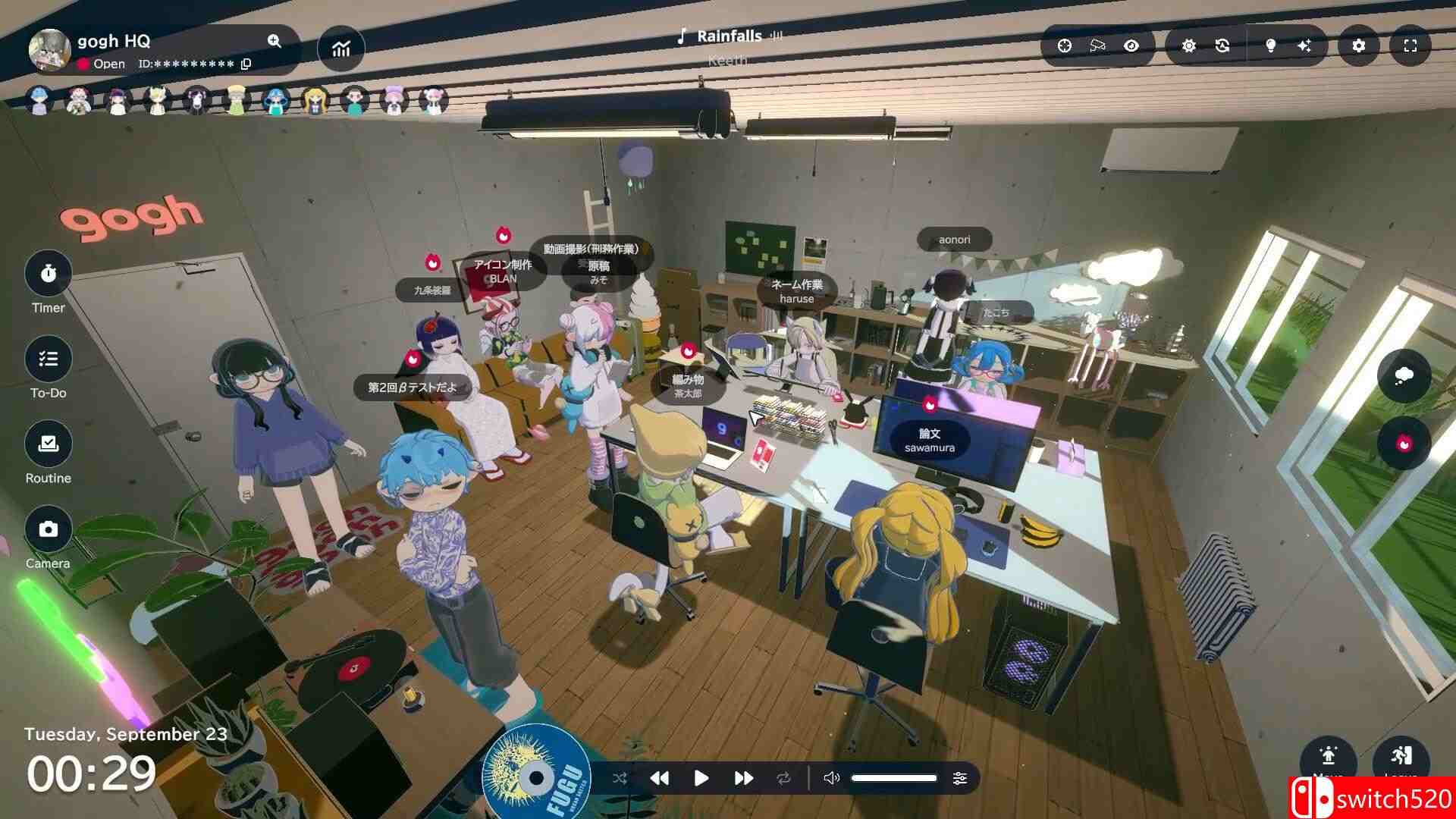This screenshot has width=1456, height=819.
Task: Select the security camera view icon
Action: pos(1097,46)
